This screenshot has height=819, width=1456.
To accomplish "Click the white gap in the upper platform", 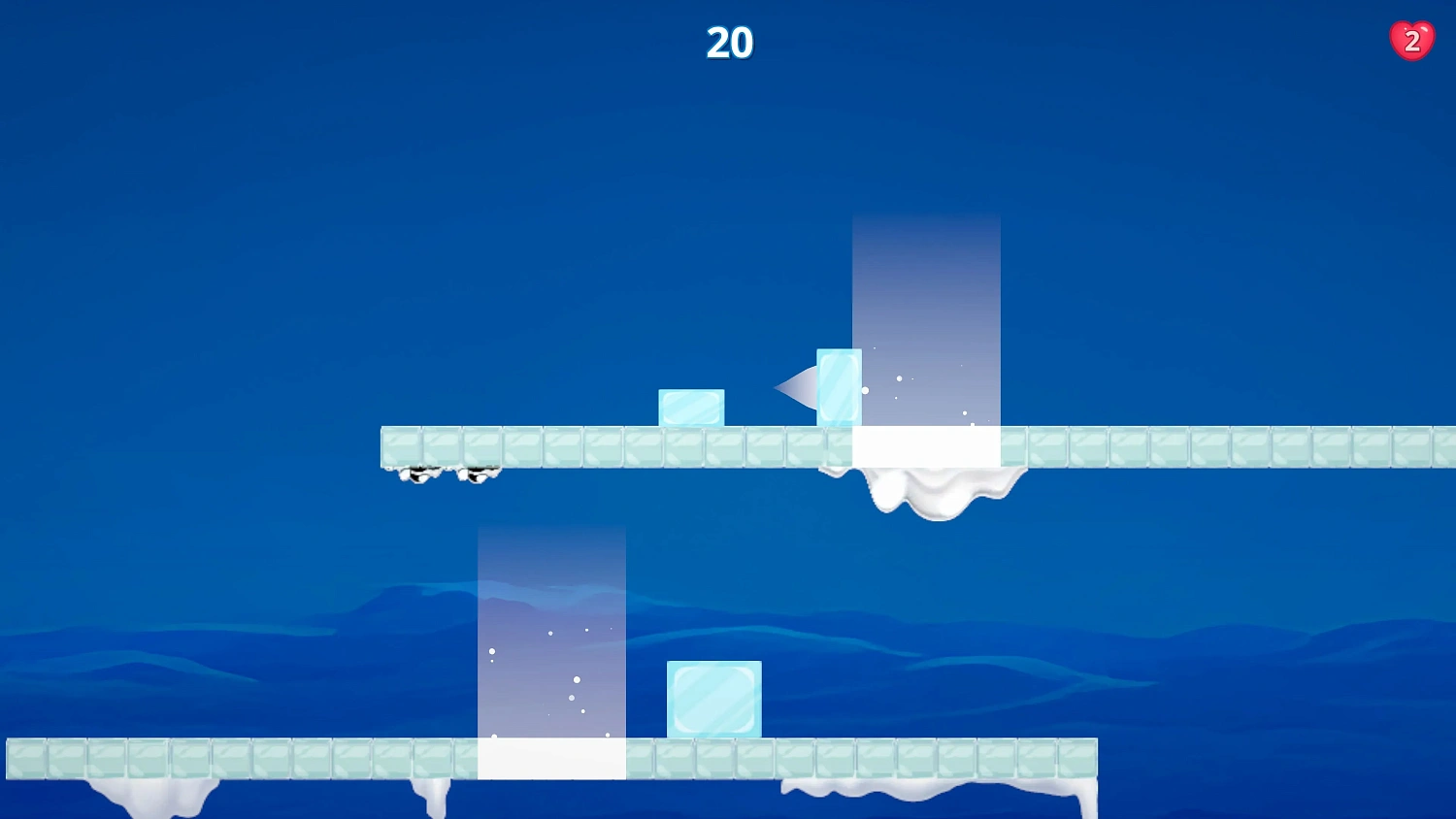I will pyautogui.click(x=925, y=444).
